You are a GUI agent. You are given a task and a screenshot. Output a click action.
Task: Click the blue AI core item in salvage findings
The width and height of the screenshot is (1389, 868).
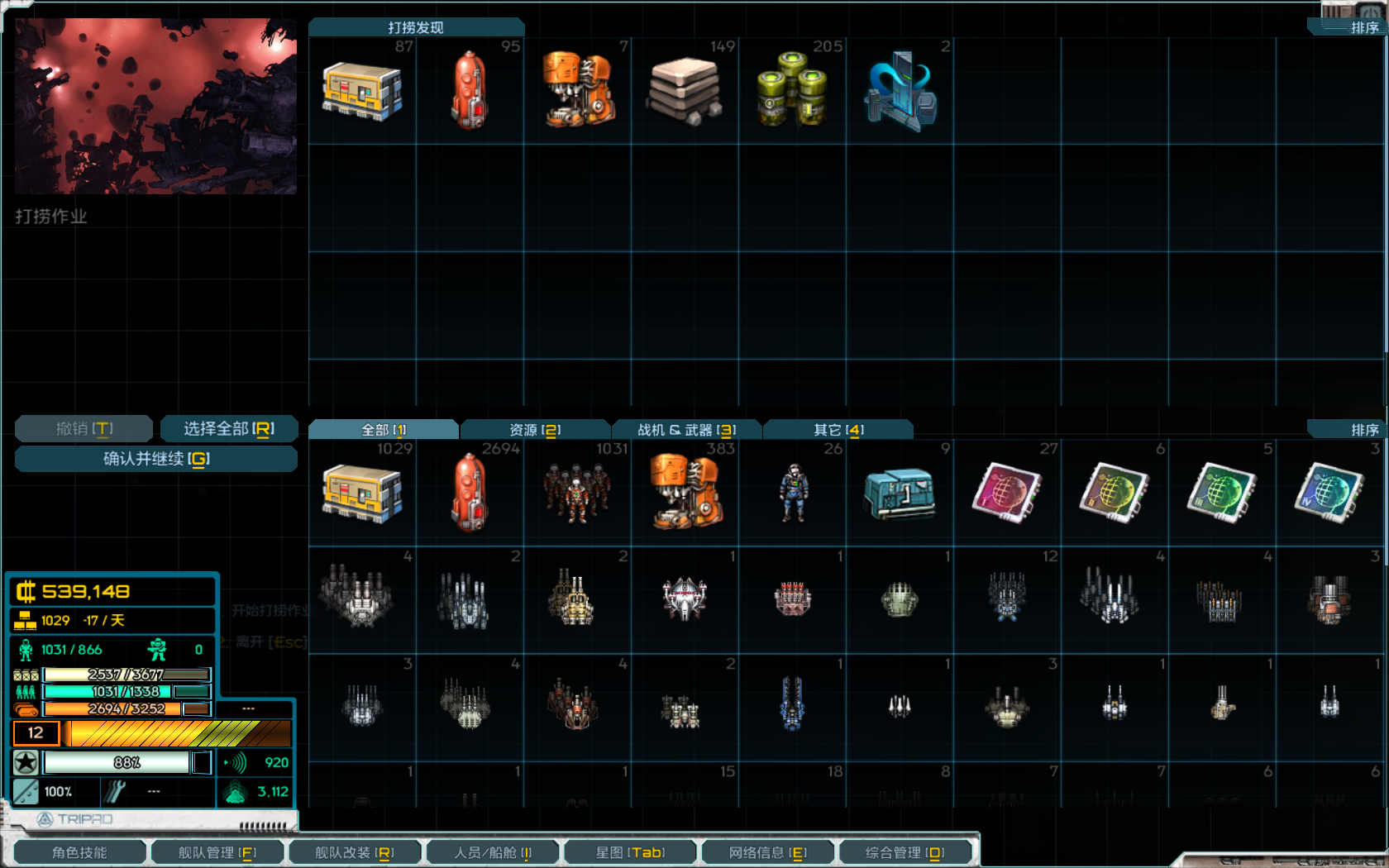[x=901, y=89]
